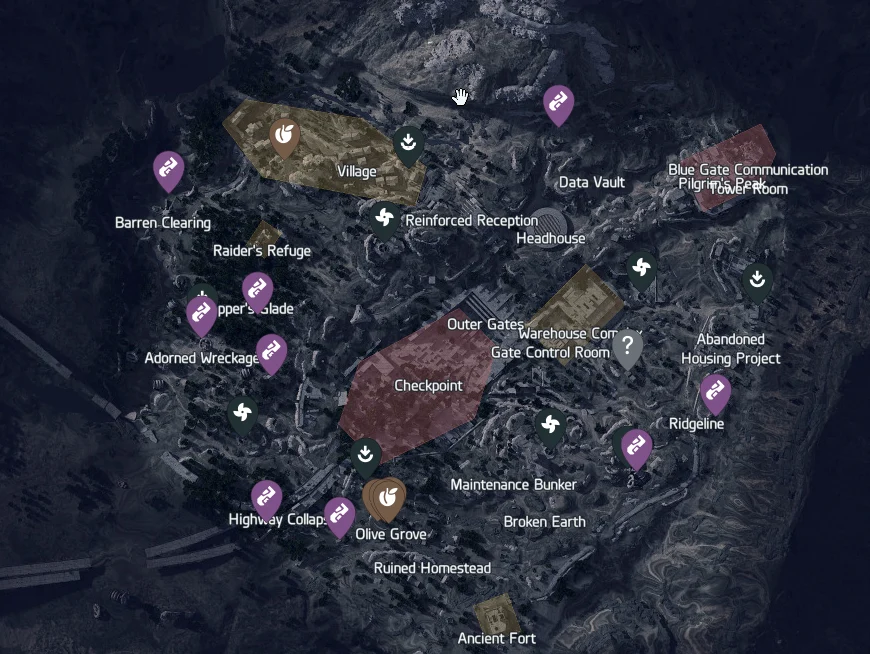Screen dimensions: 870x654
Task: Select the download-arrow marker beside Village
Action: coord(408,144)
